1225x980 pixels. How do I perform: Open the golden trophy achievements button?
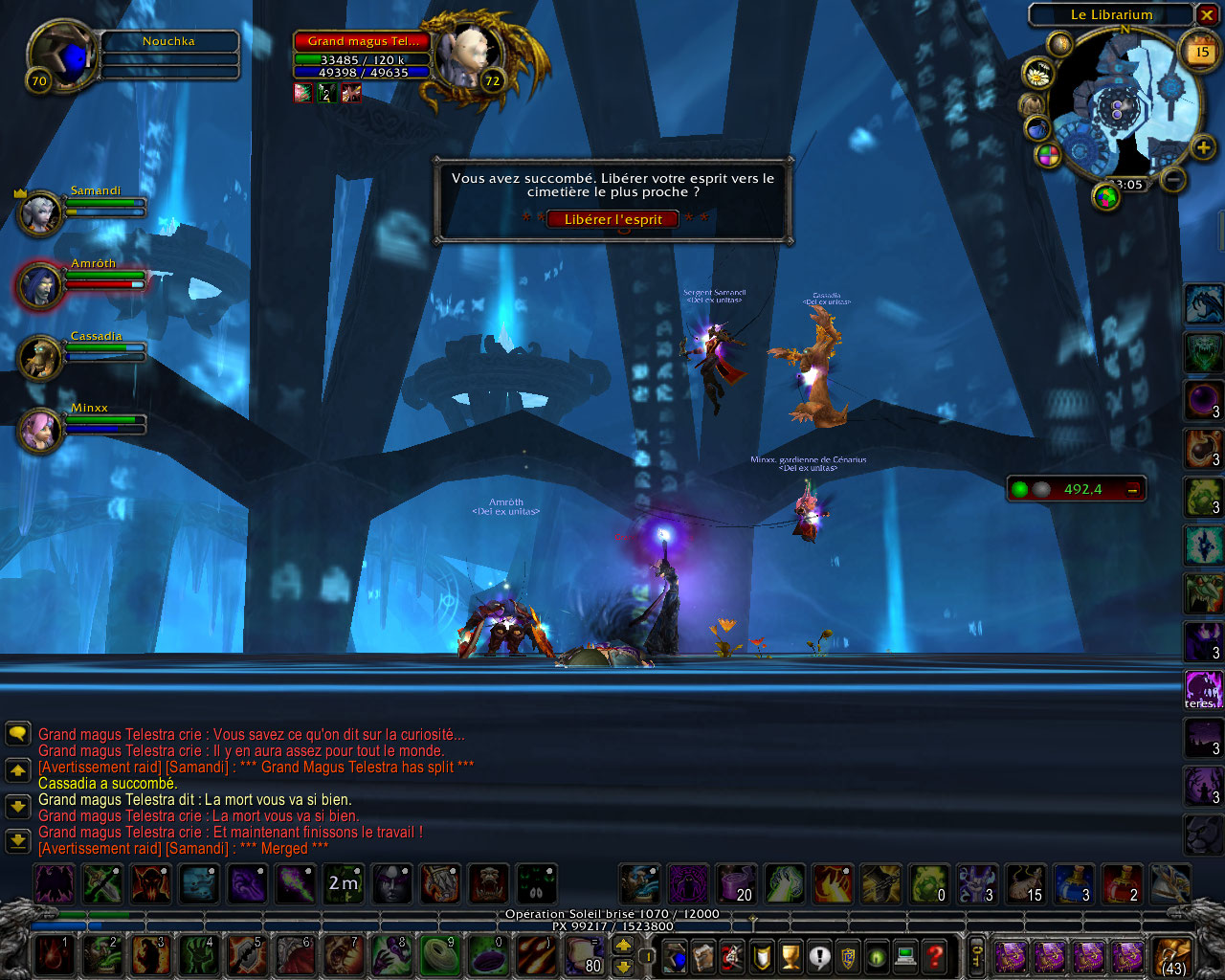pyautogui.click(x=791, y=955)
